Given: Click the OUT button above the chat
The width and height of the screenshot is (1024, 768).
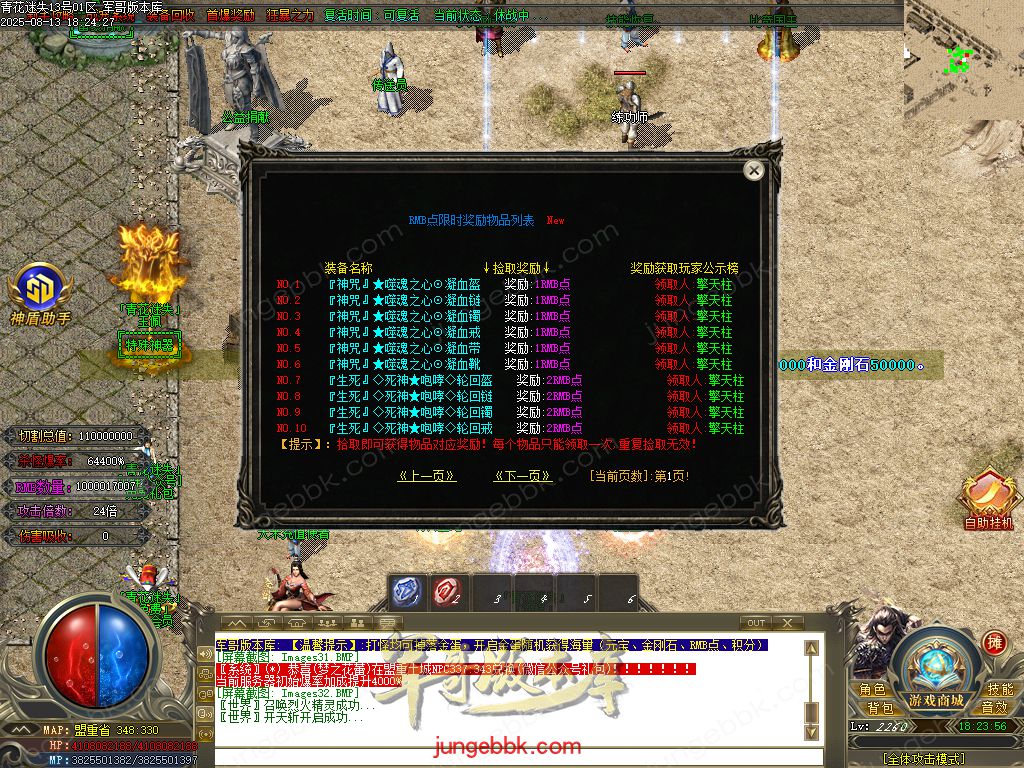Looking at the screenshot, I should (756, 623).
